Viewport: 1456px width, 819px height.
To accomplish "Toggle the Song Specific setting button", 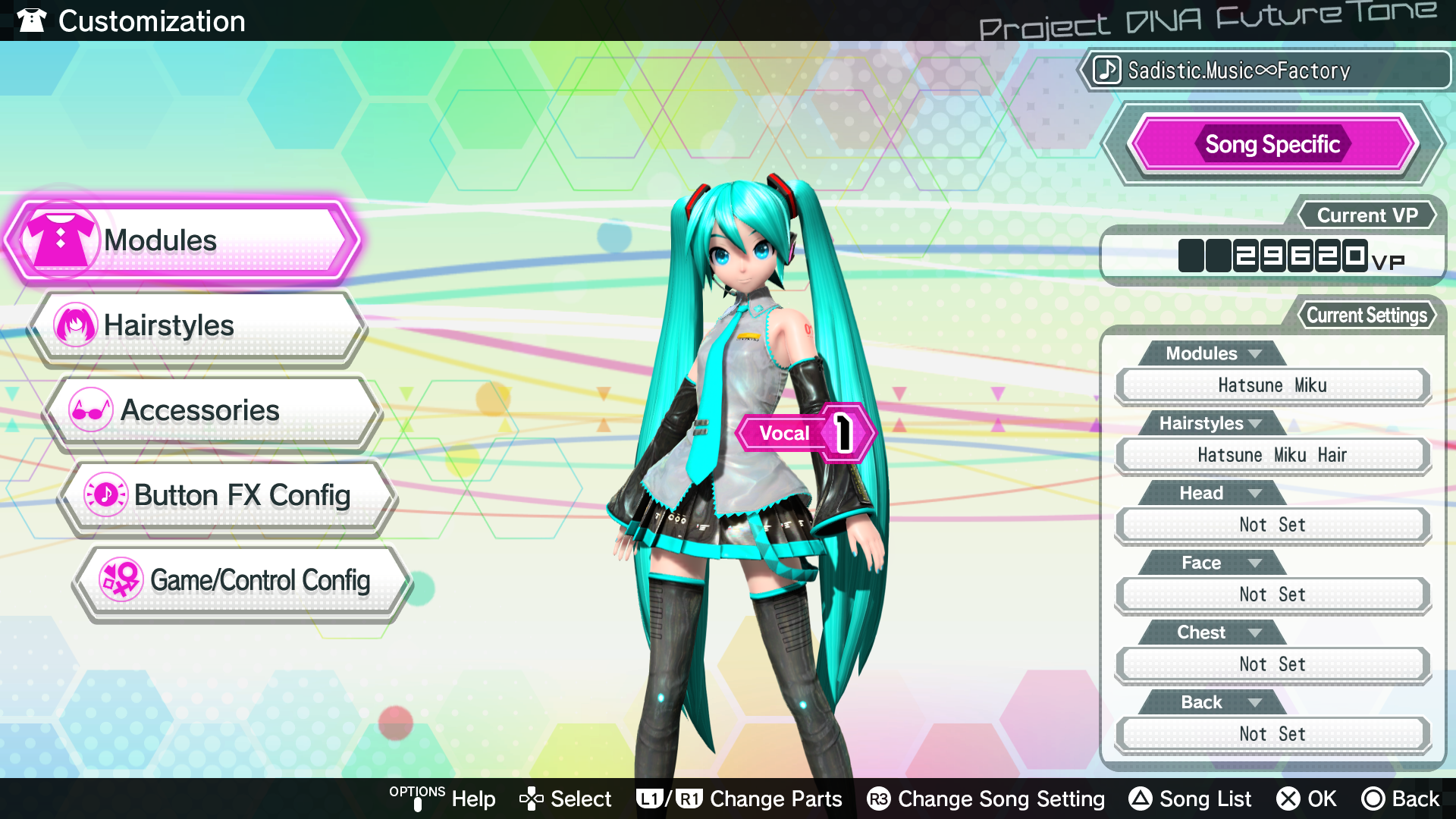I will tap(1272, 144).
